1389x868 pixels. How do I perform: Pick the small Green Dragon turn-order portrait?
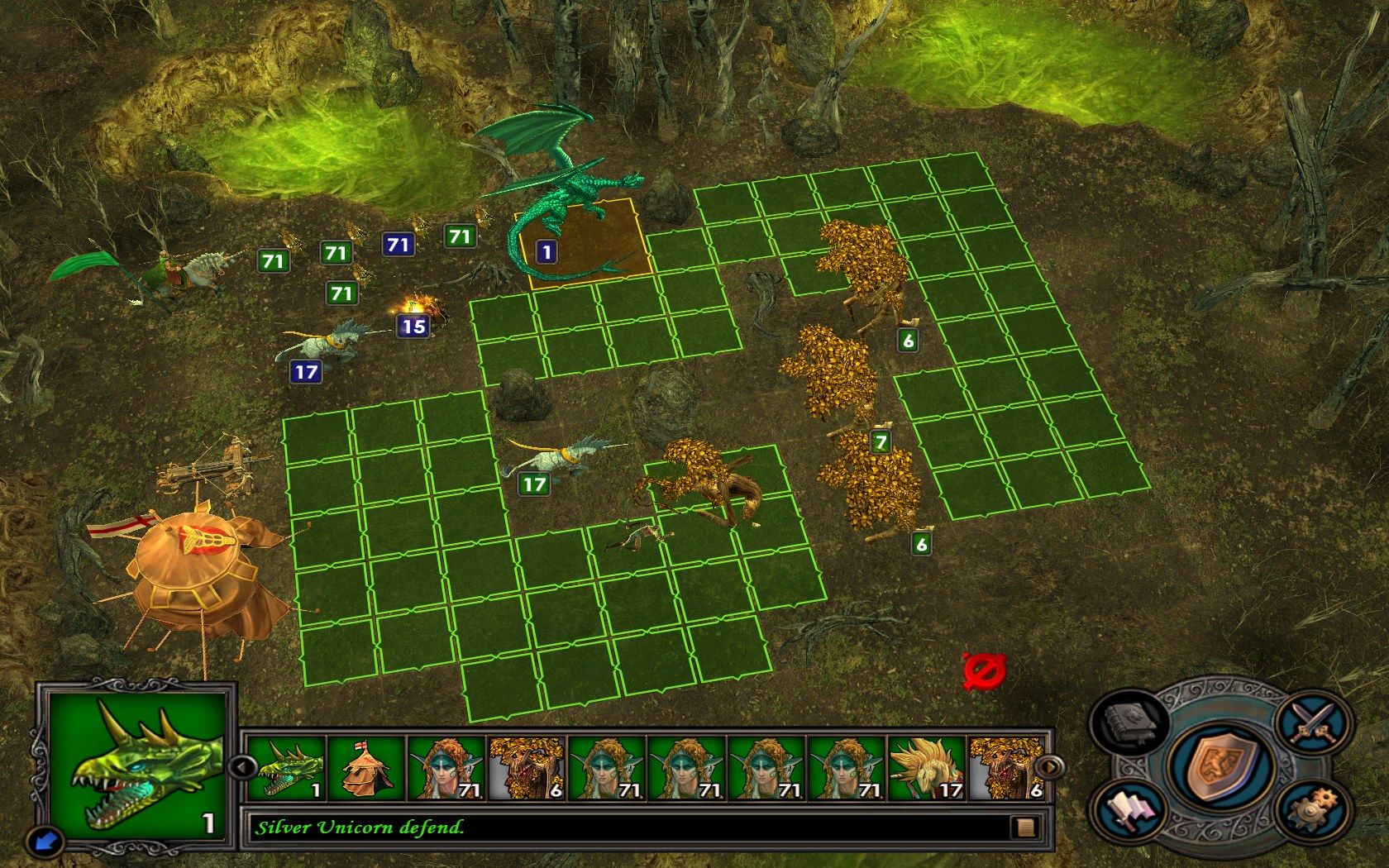coord(284,768)
